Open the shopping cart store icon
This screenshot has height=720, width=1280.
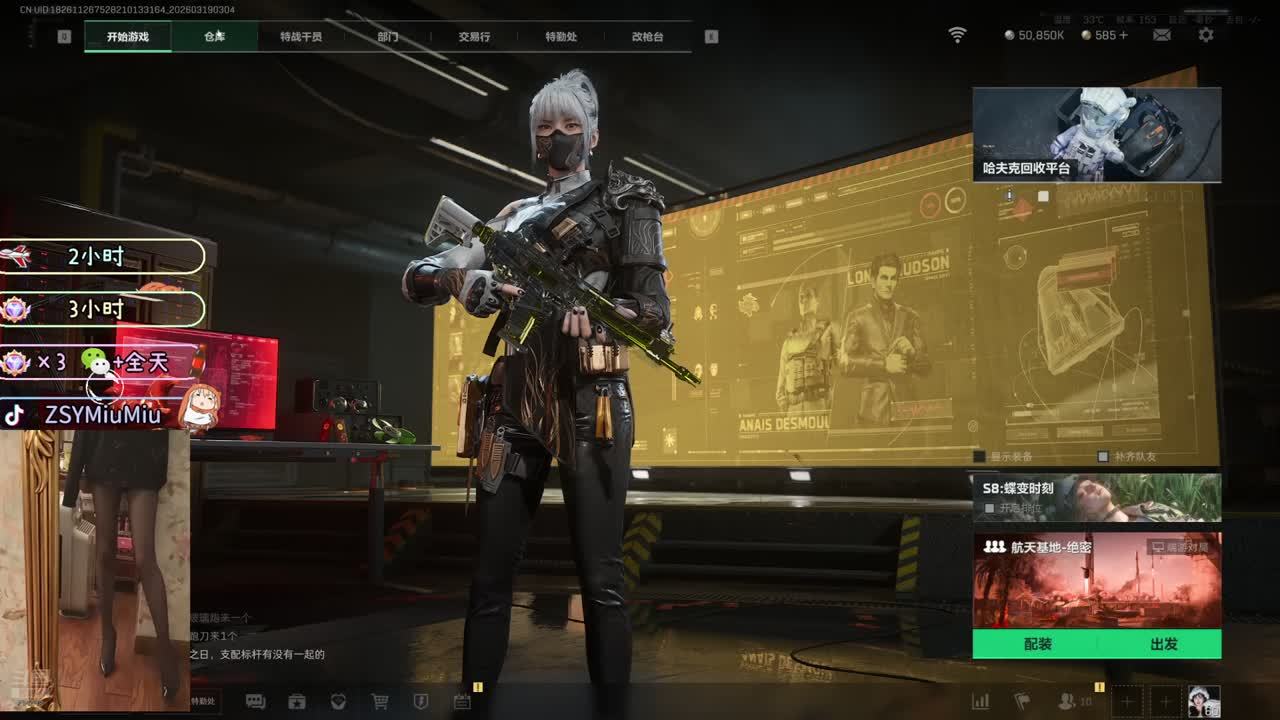(x=380, y=702)
